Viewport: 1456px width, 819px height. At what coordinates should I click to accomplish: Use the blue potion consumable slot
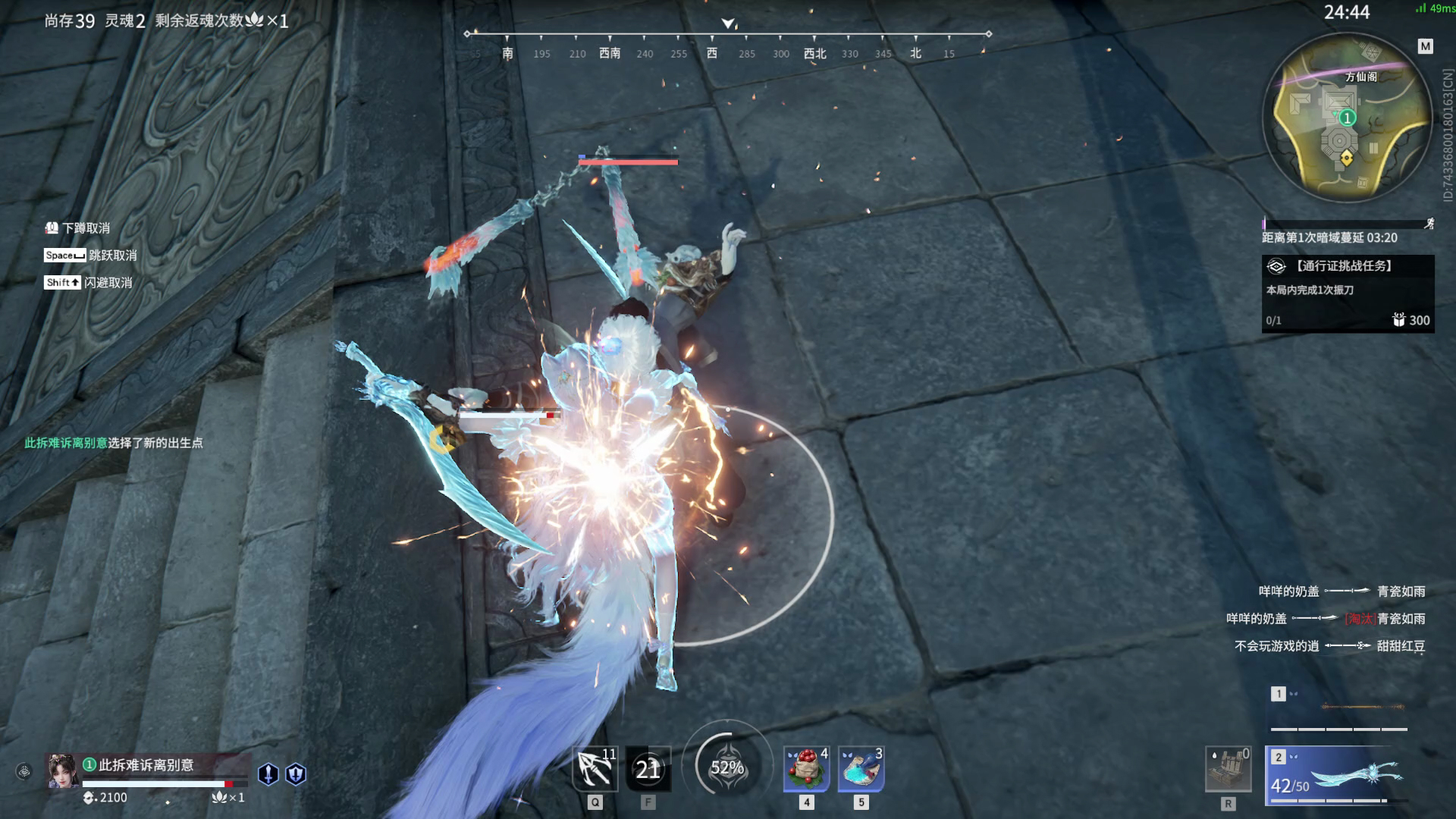[x=861, y=769]
